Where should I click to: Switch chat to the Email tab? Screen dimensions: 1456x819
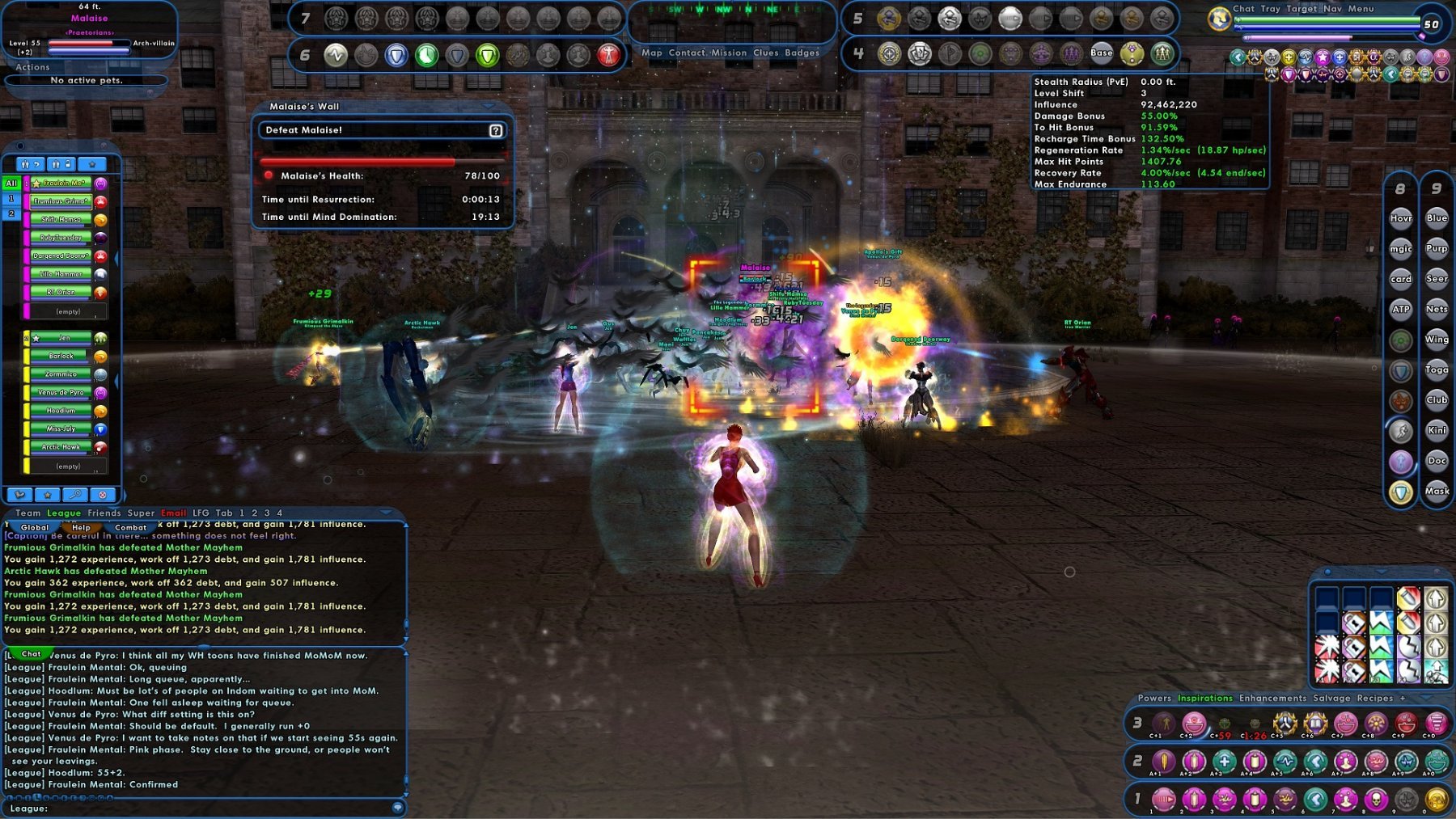point(173,513)
